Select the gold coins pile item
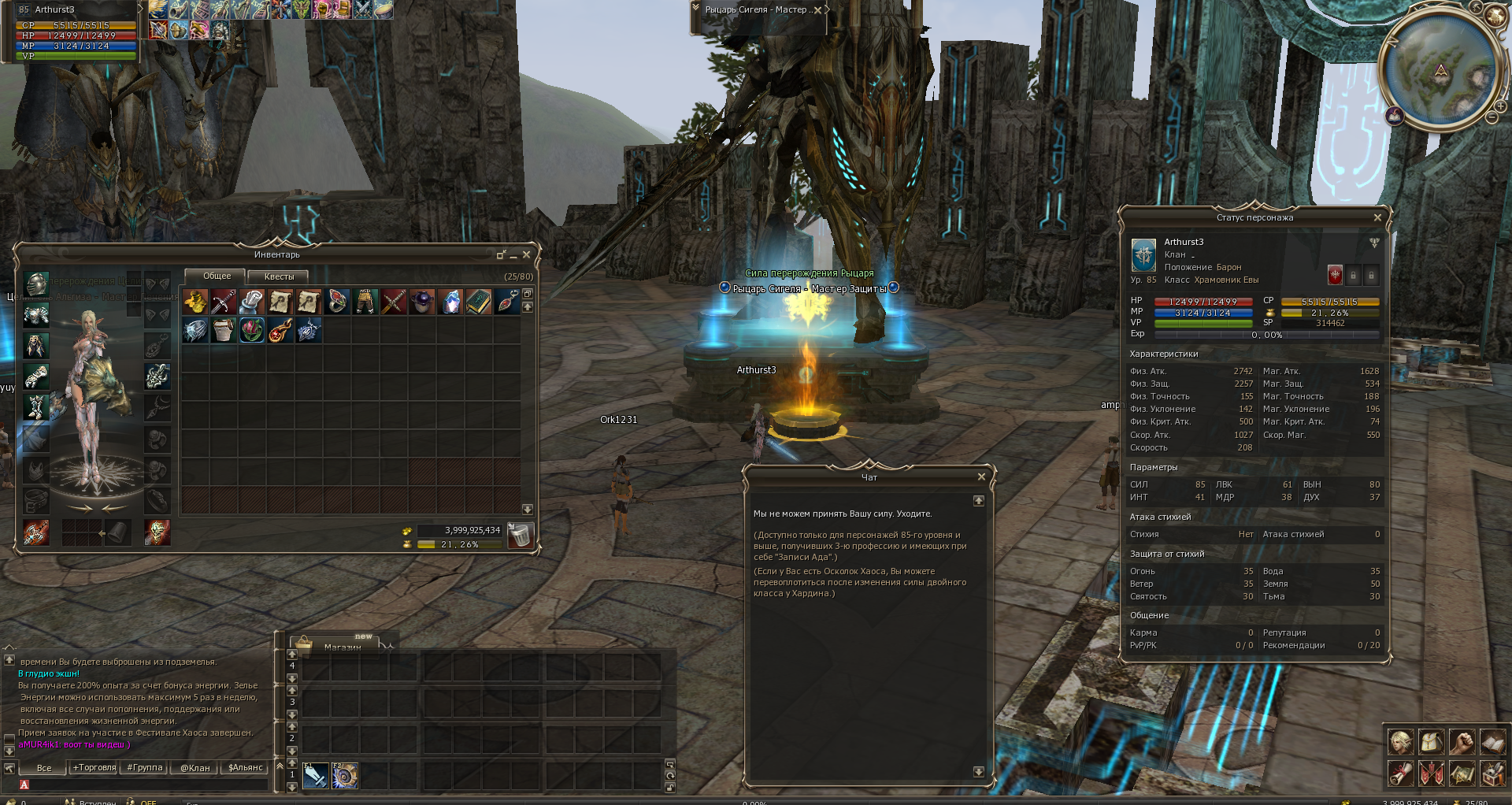Screen dimensions: 1512x805 point(195,302)
